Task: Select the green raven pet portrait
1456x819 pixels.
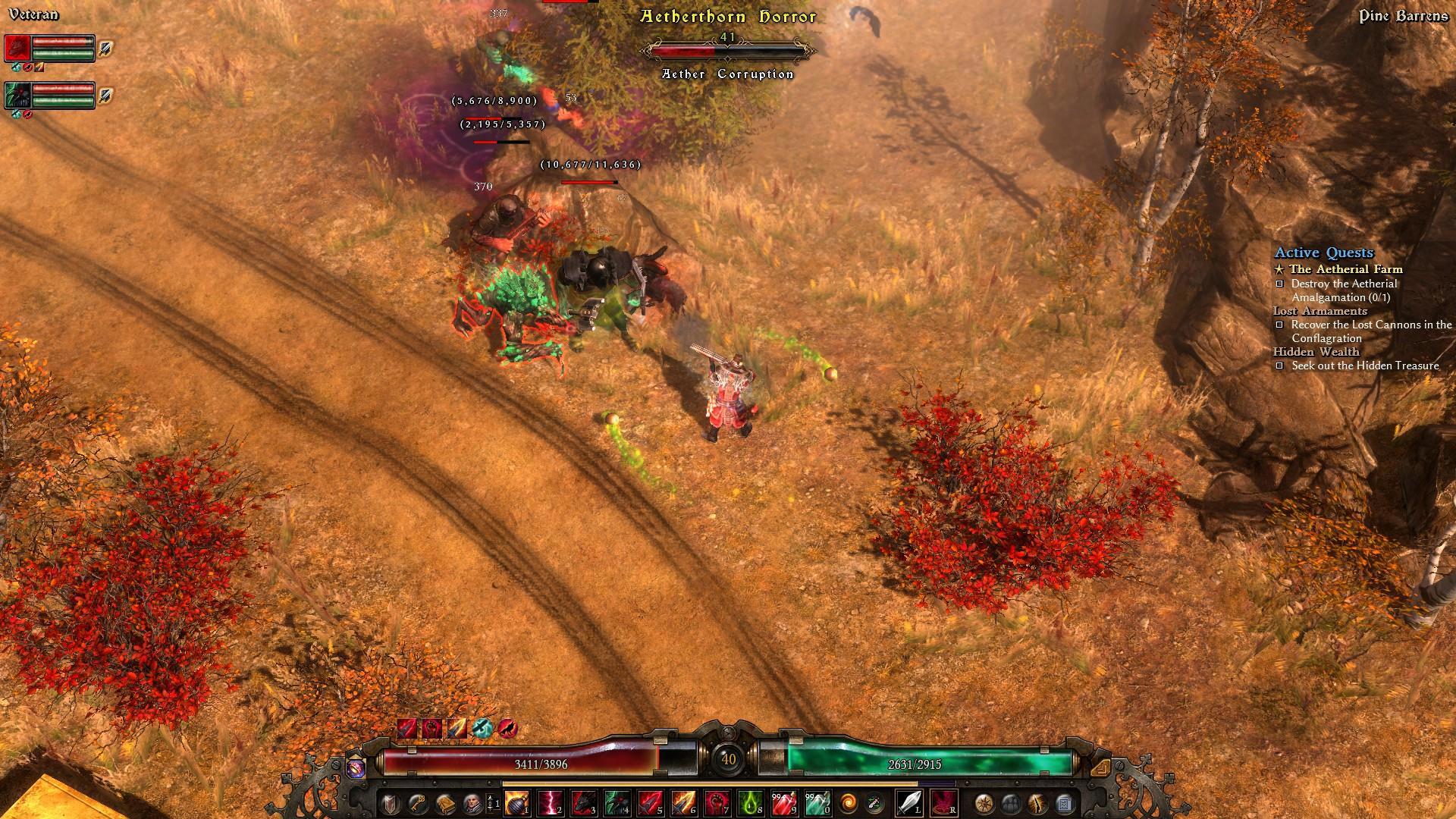Action: pyautogui.click(x=17, y=95)
